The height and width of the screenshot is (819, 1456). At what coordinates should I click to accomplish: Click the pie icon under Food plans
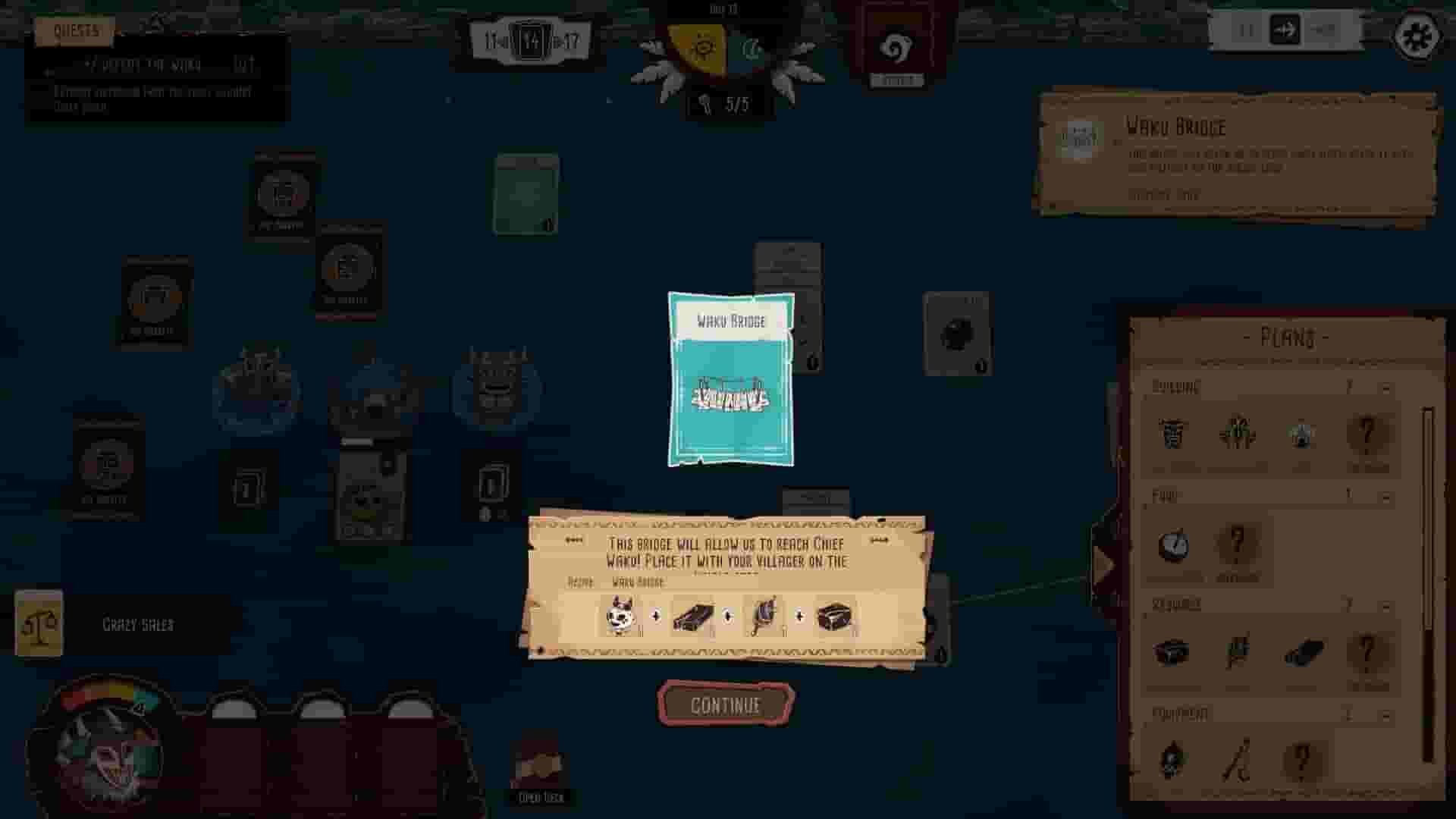tap(1173, 544)
